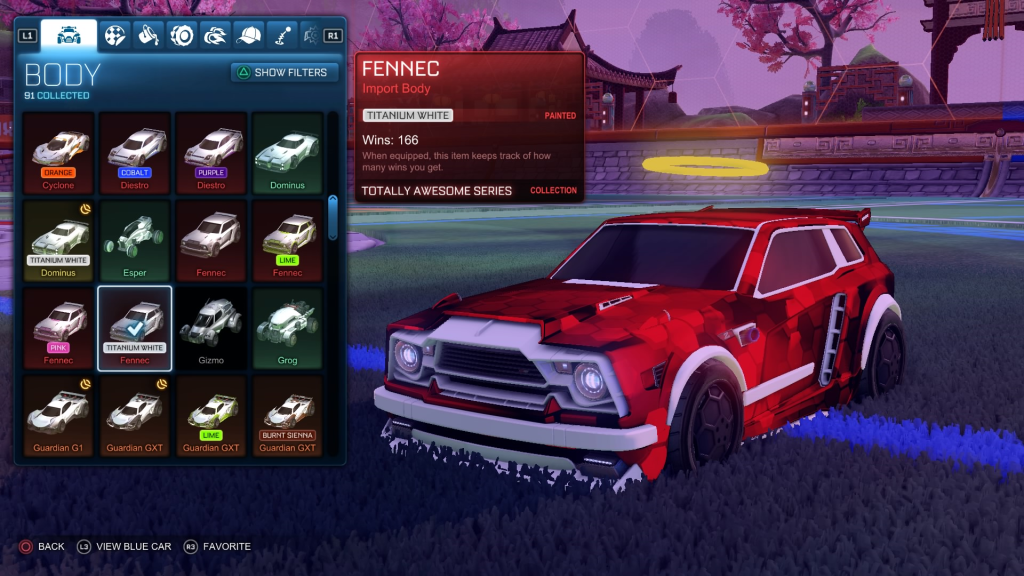
Task: Choose the cobalt Diestro body
Action: (x=134, y=152)
